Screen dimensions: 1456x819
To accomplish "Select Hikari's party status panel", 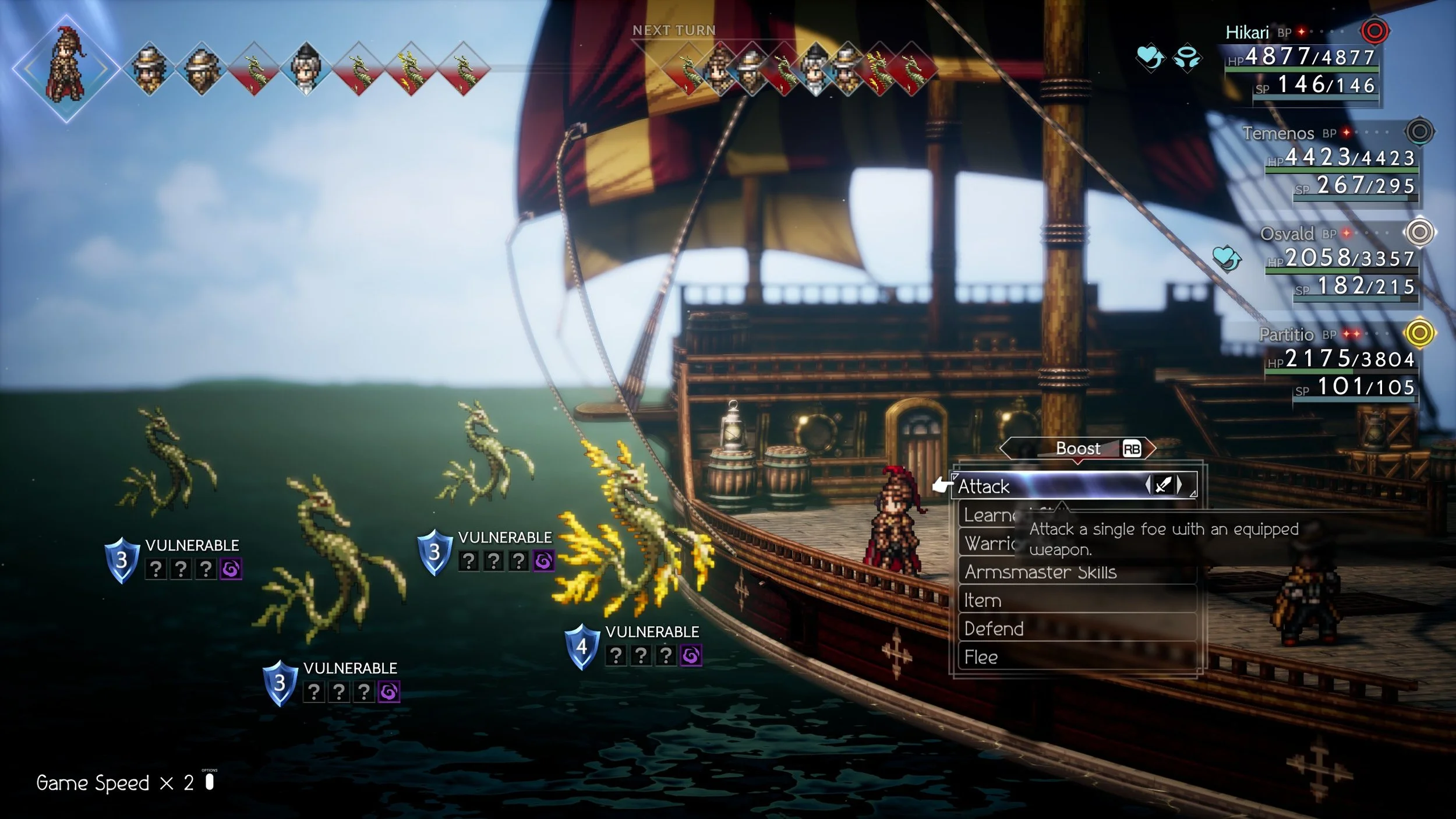I will click(x=1305, y=61).
